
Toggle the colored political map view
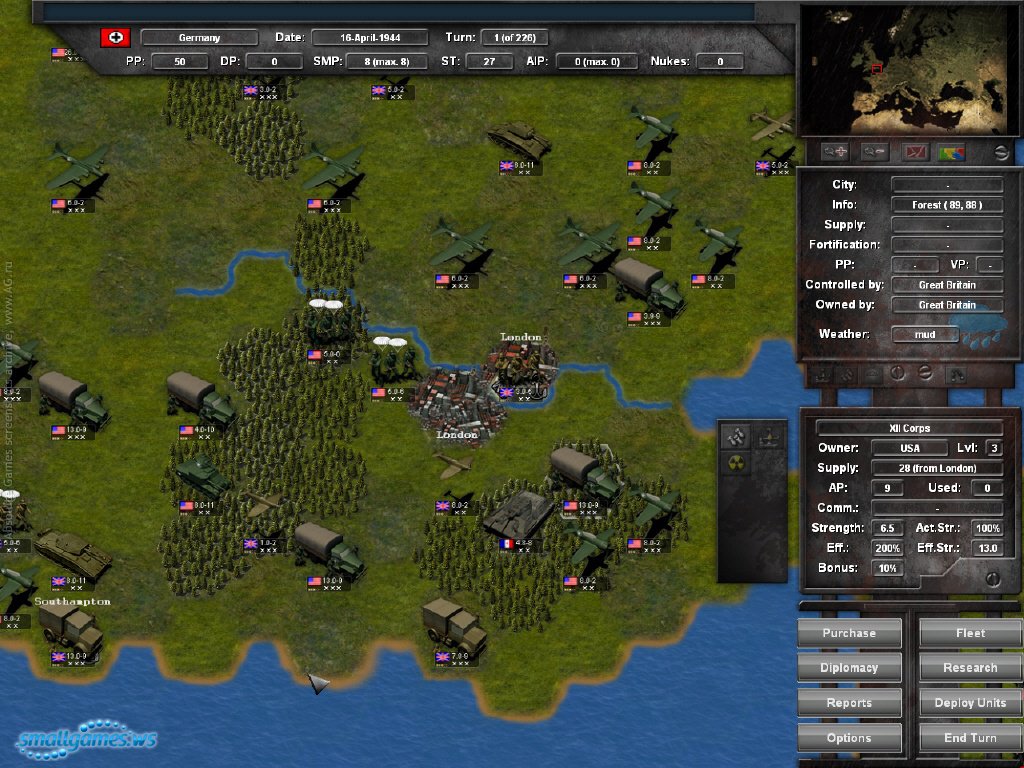pos(951,152)
